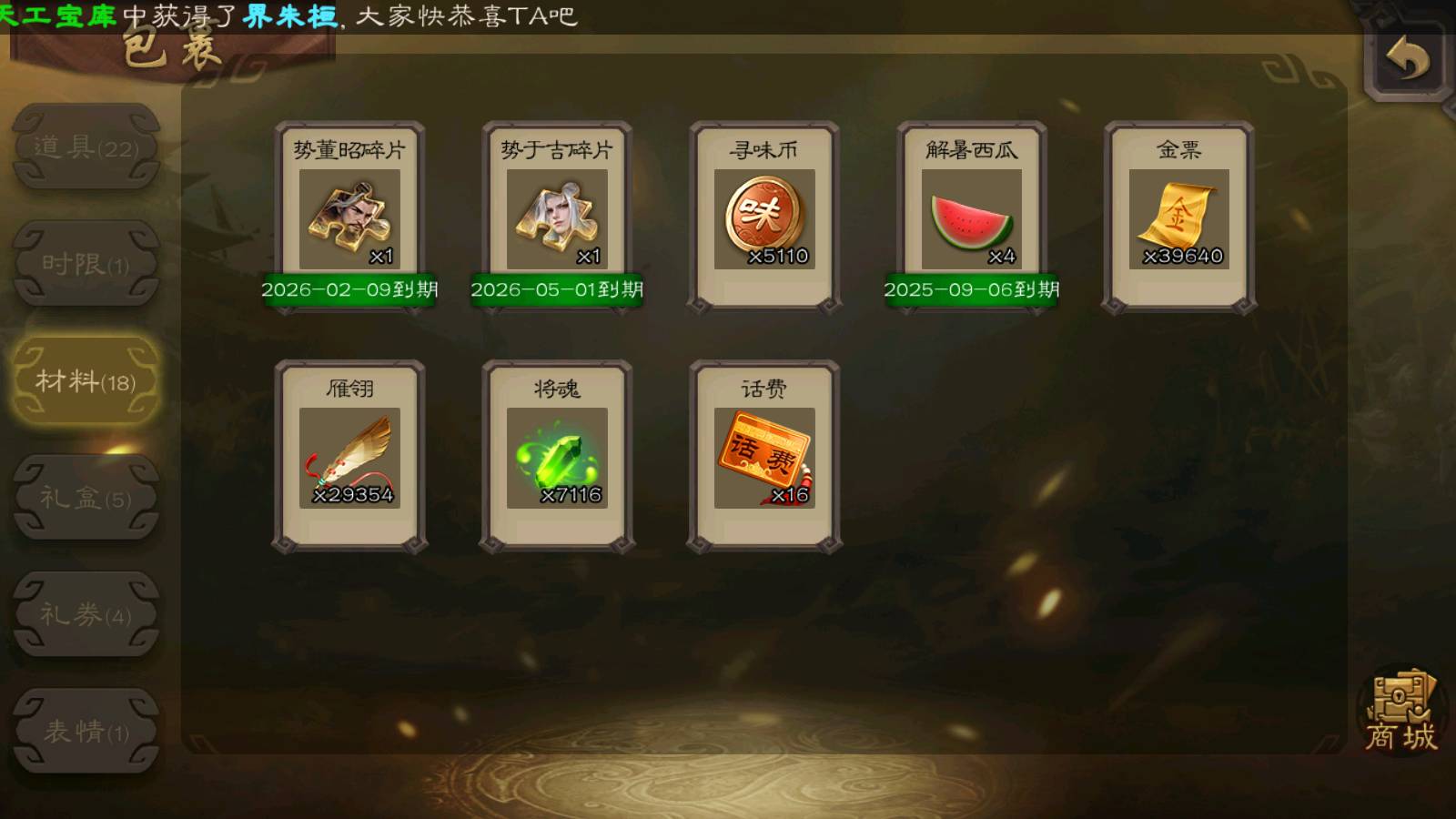Click the 话费 phone credit card item
This screenshot has height=819, width=1456.
pyautogui.click(x=764, y=457)
